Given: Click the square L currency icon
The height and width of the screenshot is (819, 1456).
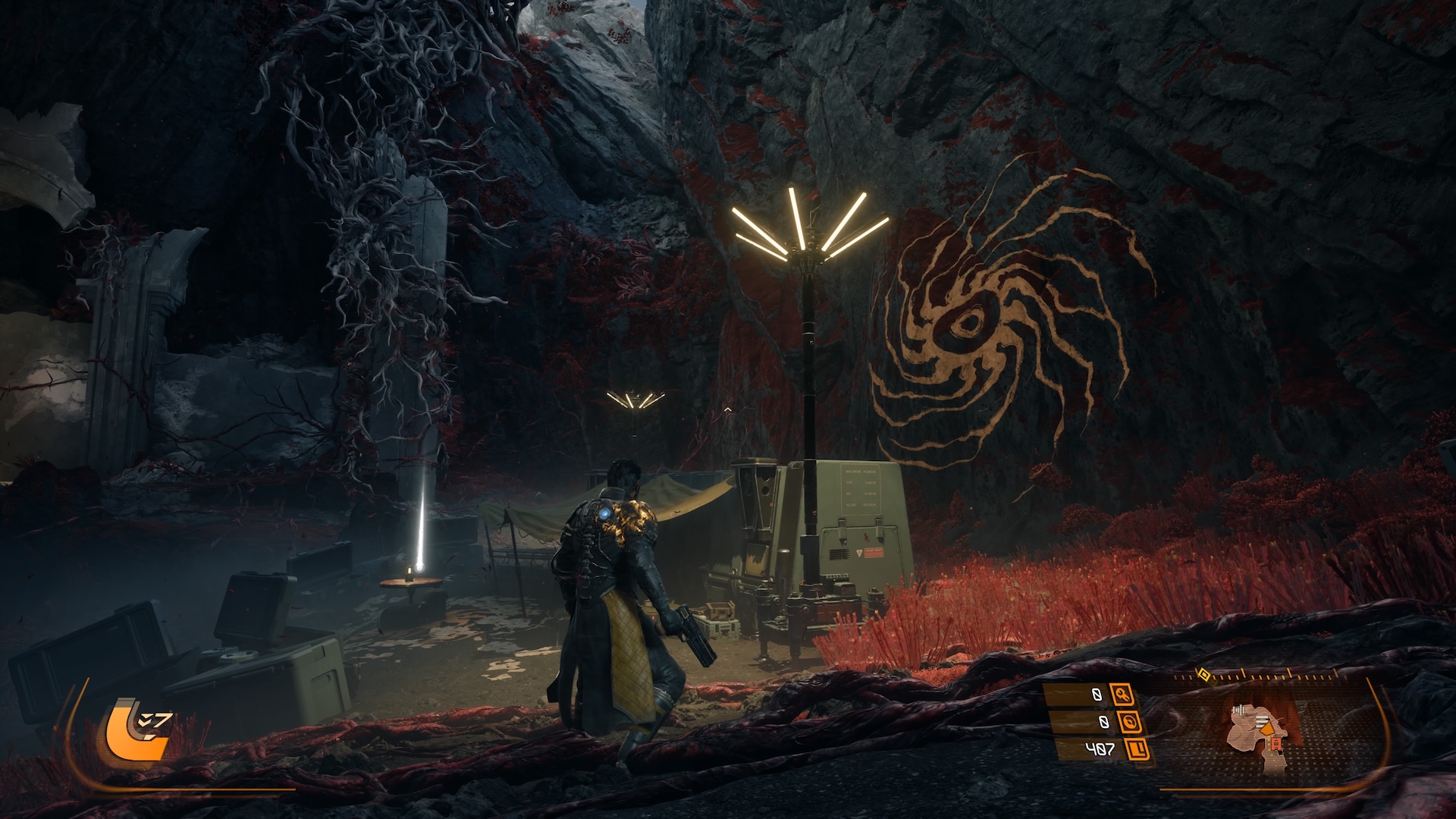Looking at the screenshot, I should (1137, 749).
